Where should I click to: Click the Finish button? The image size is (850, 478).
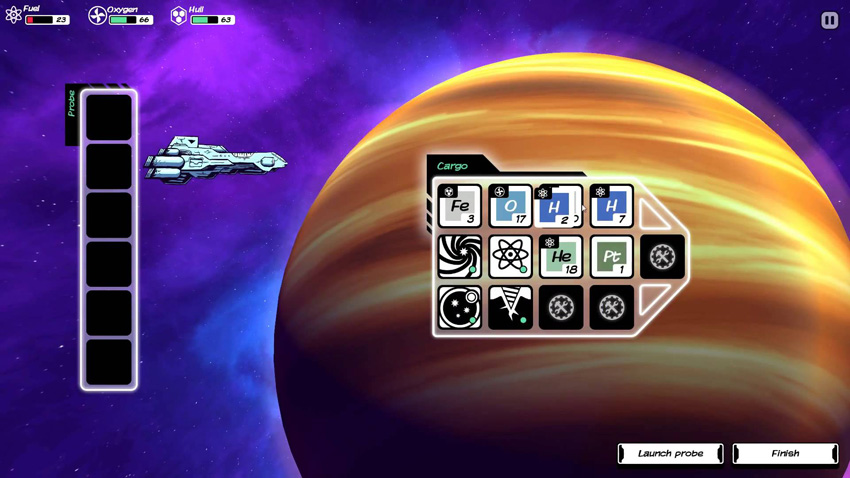(785, 454)
